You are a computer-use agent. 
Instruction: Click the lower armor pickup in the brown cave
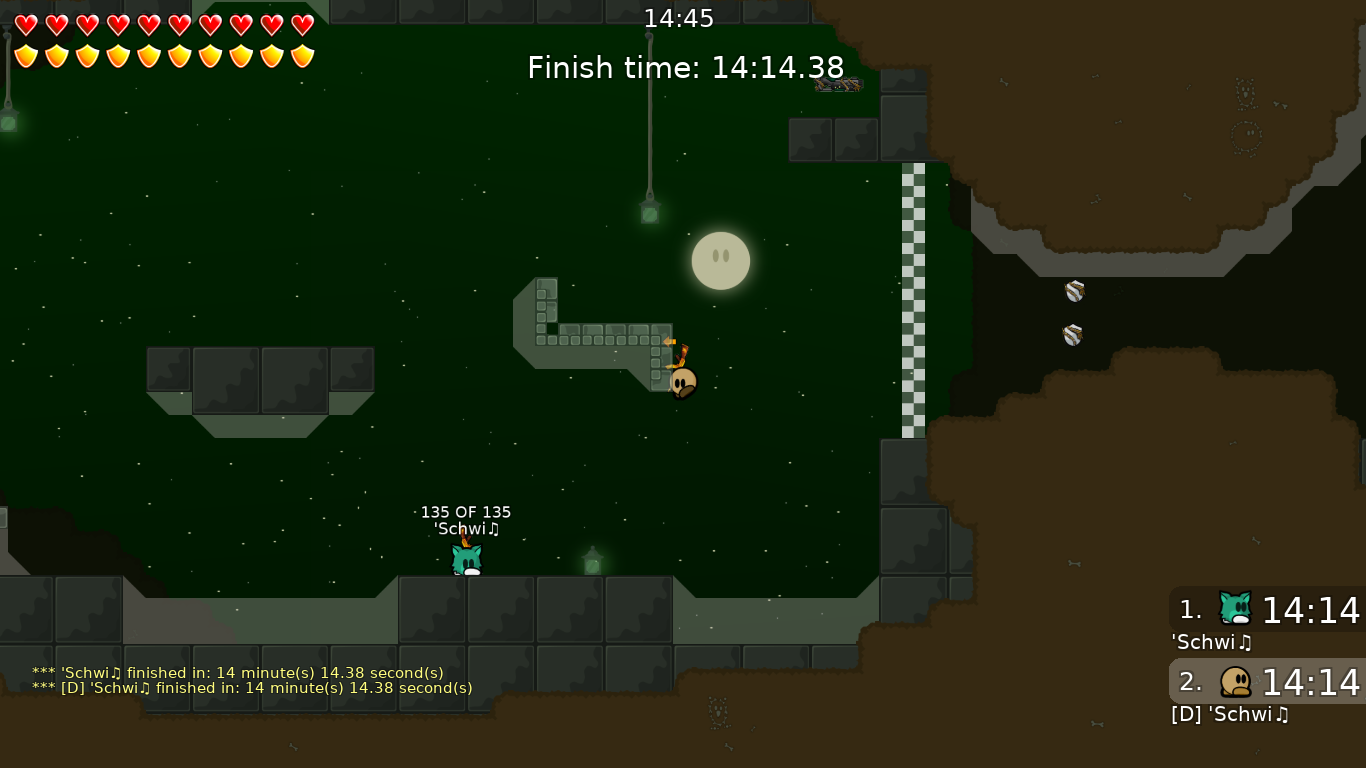[x=1070, y=334]
